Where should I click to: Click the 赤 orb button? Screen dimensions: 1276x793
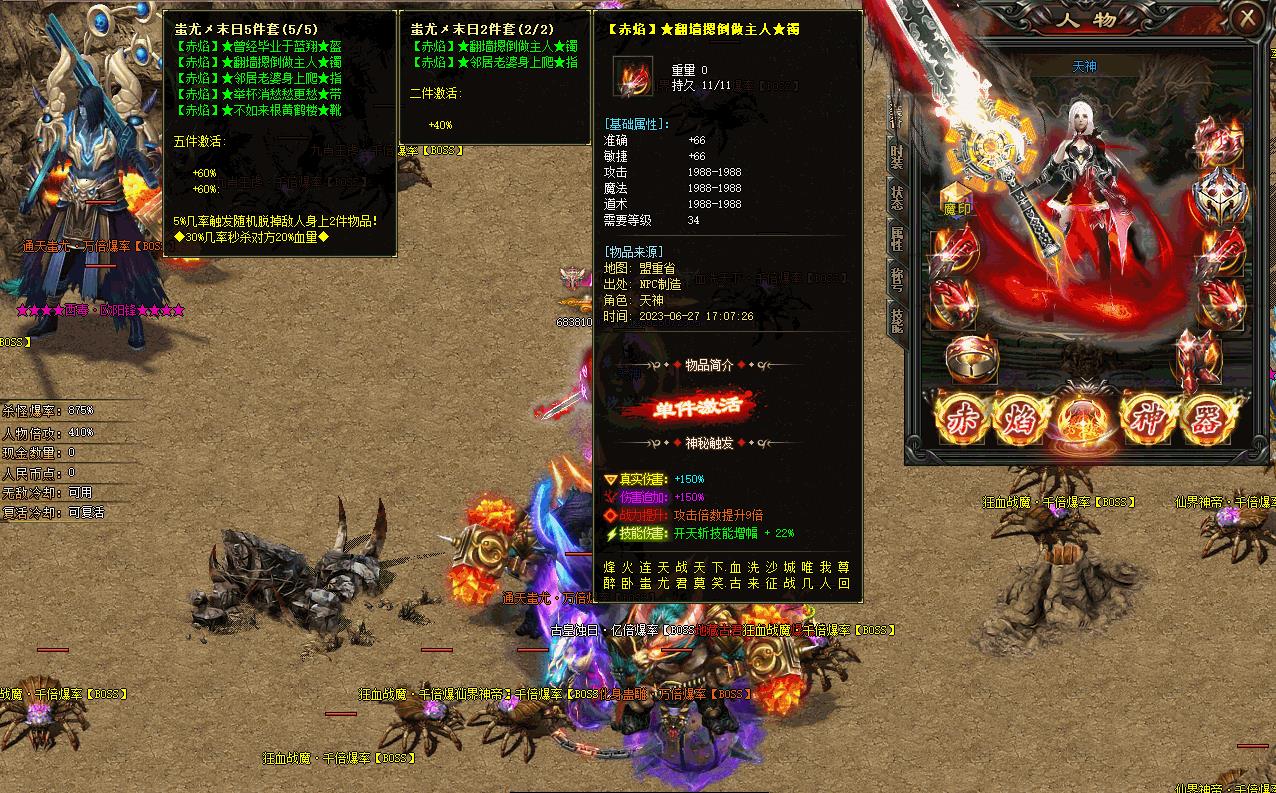coord(961,417)
